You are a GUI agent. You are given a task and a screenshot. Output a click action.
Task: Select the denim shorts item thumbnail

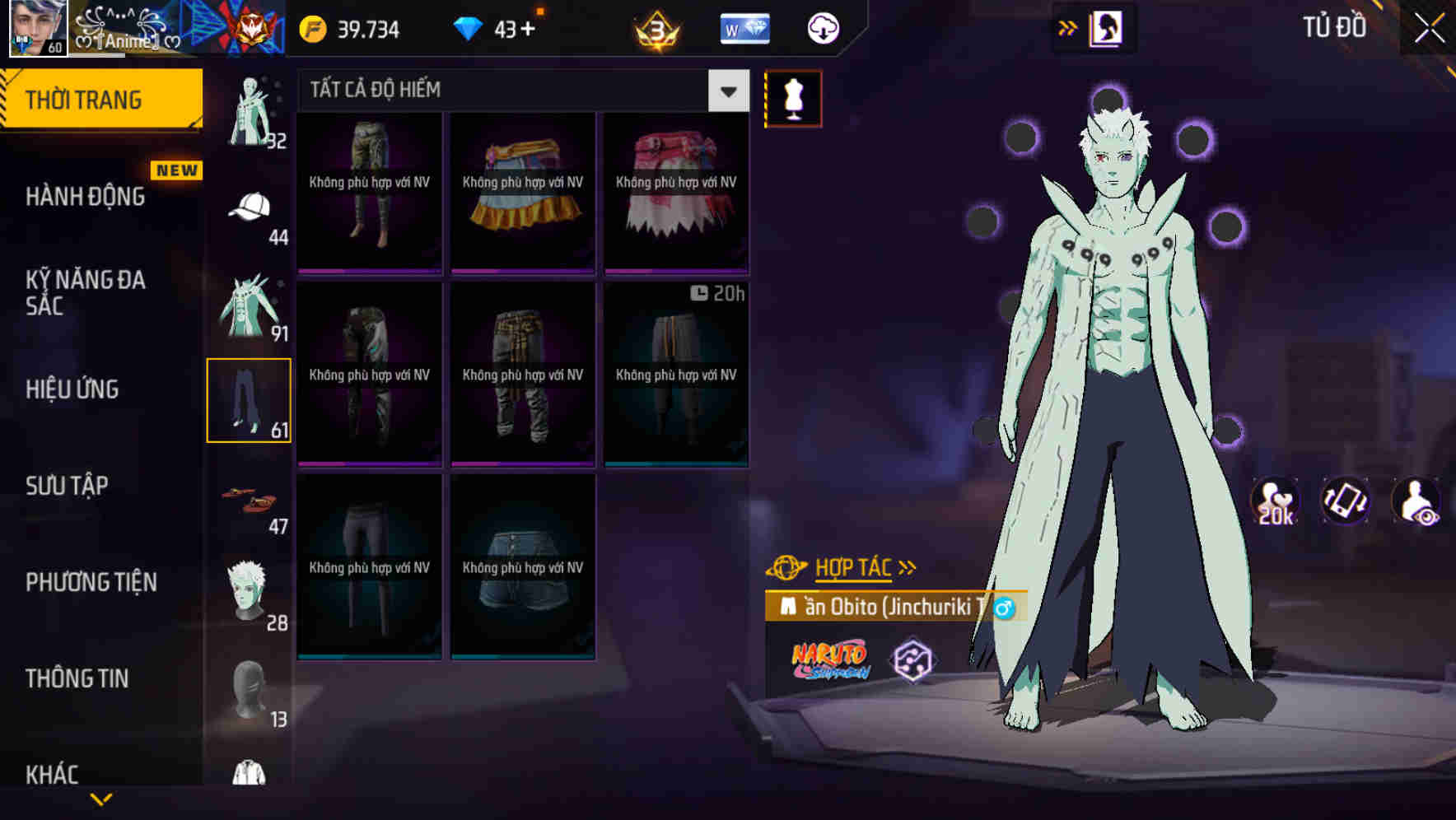pos(523,568)
